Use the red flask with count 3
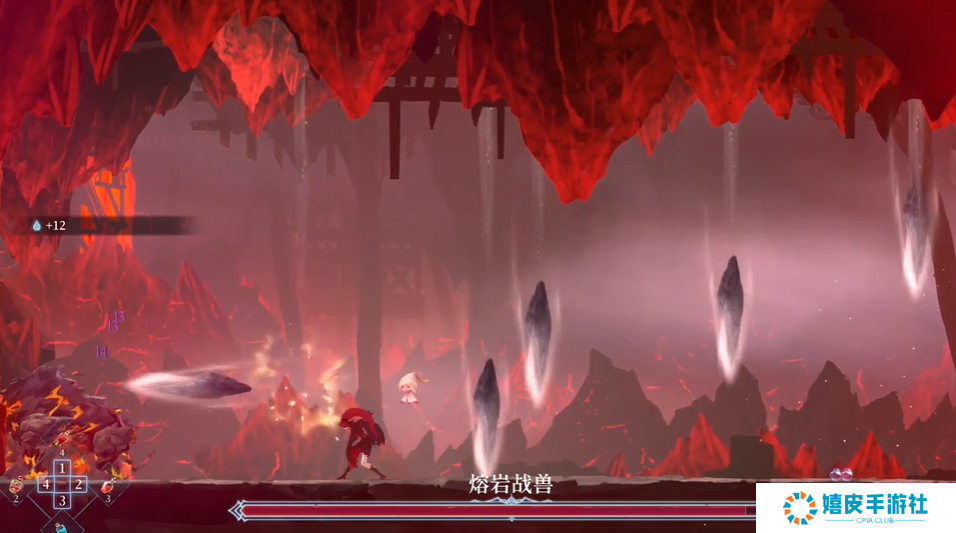This screenshot has width=956, height=533. pos(107,485)
